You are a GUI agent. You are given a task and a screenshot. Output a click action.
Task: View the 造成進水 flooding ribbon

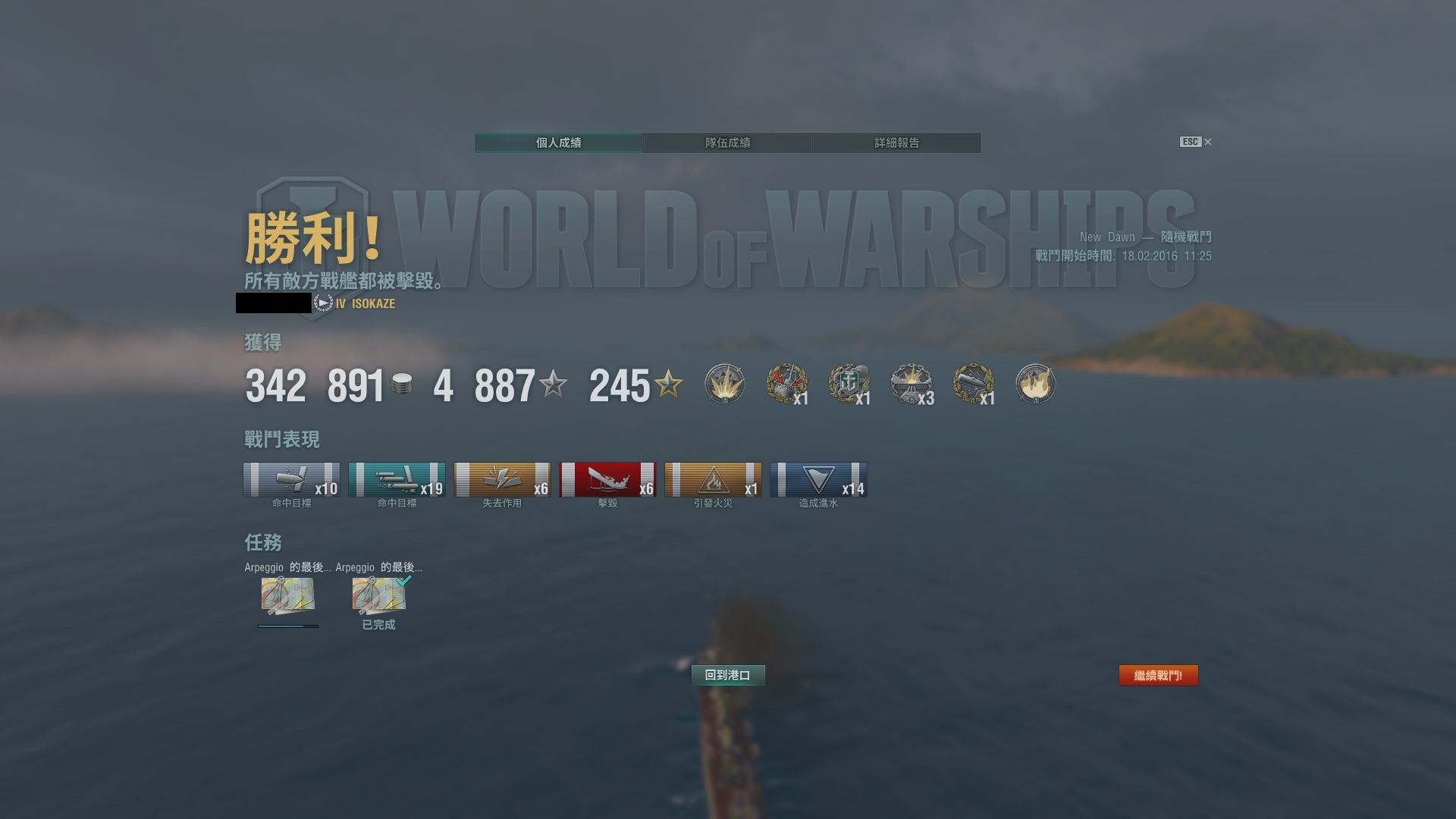[x=818, y=480]
